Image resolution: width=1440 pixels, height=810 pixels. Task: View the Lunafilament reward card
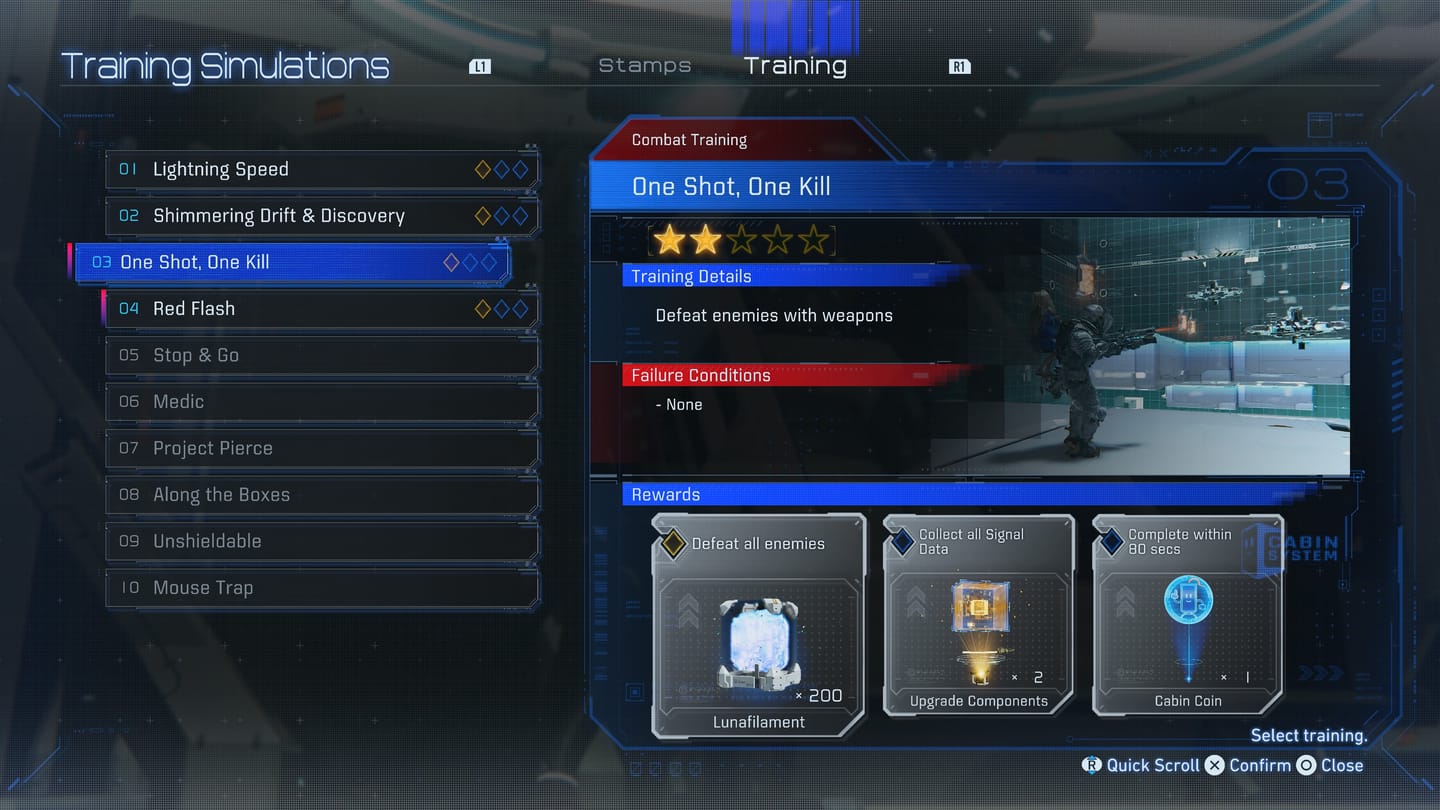click(759, 626)
